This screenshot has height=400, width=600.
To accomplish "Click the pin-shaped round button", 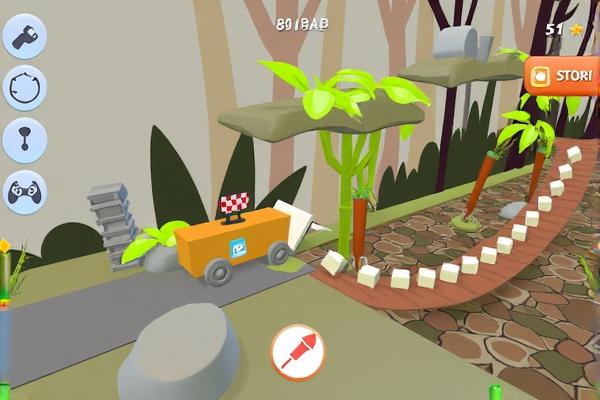I will point(24,139).
